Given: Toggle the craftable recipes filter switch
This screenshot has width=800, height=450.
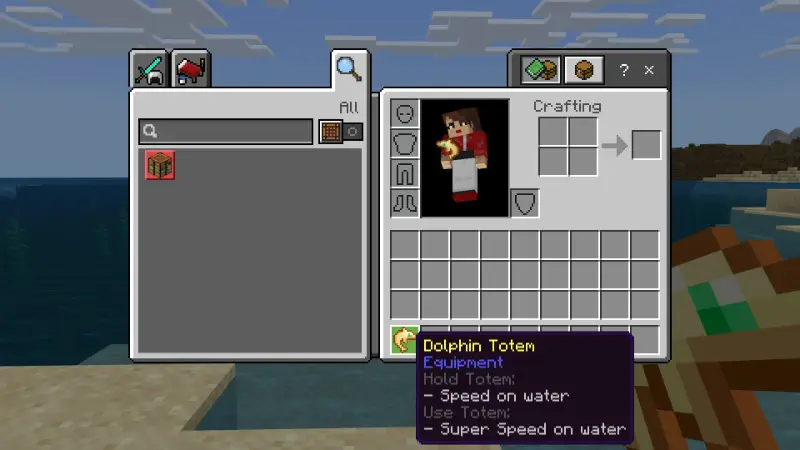Looking at the screenshot, I should point(341,131).
